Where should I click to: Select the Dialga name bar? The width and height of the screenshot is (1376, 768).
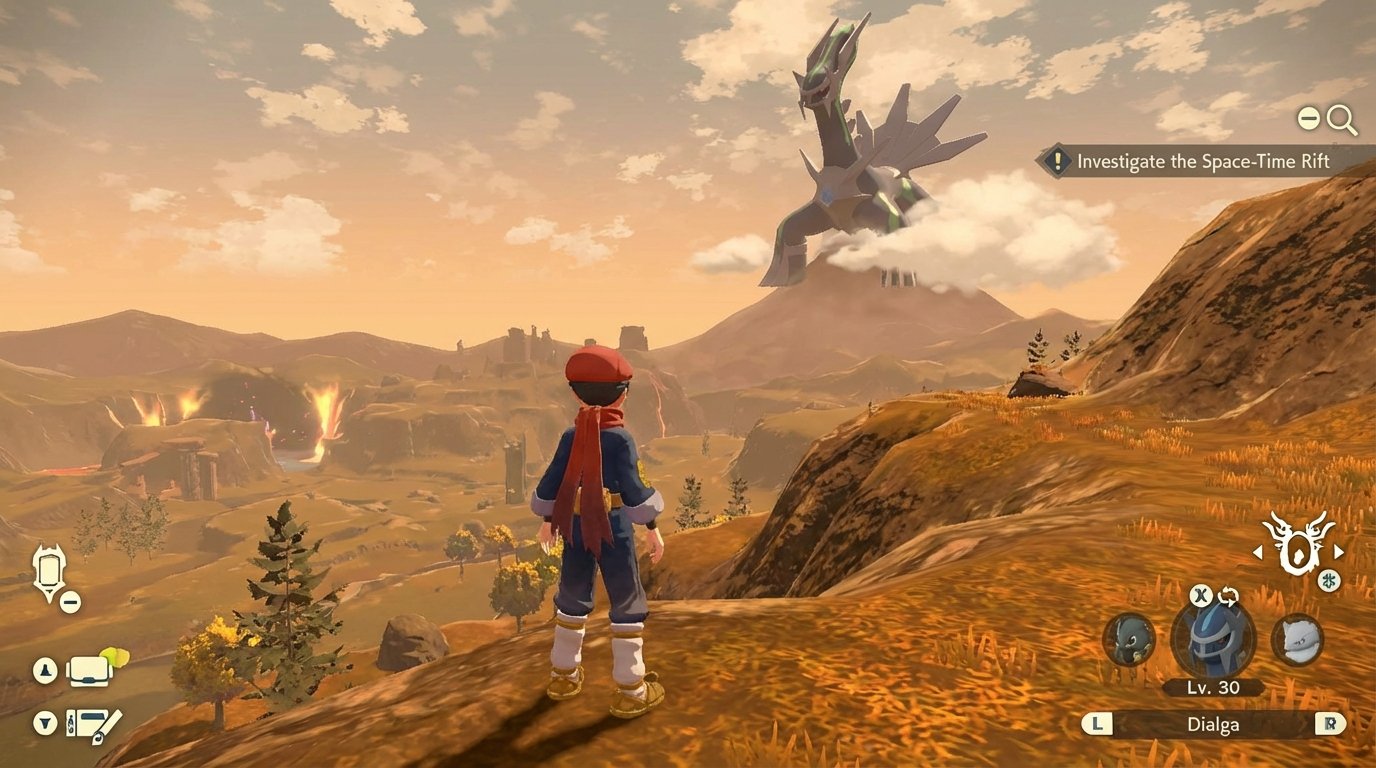(x=1213, y=723)
